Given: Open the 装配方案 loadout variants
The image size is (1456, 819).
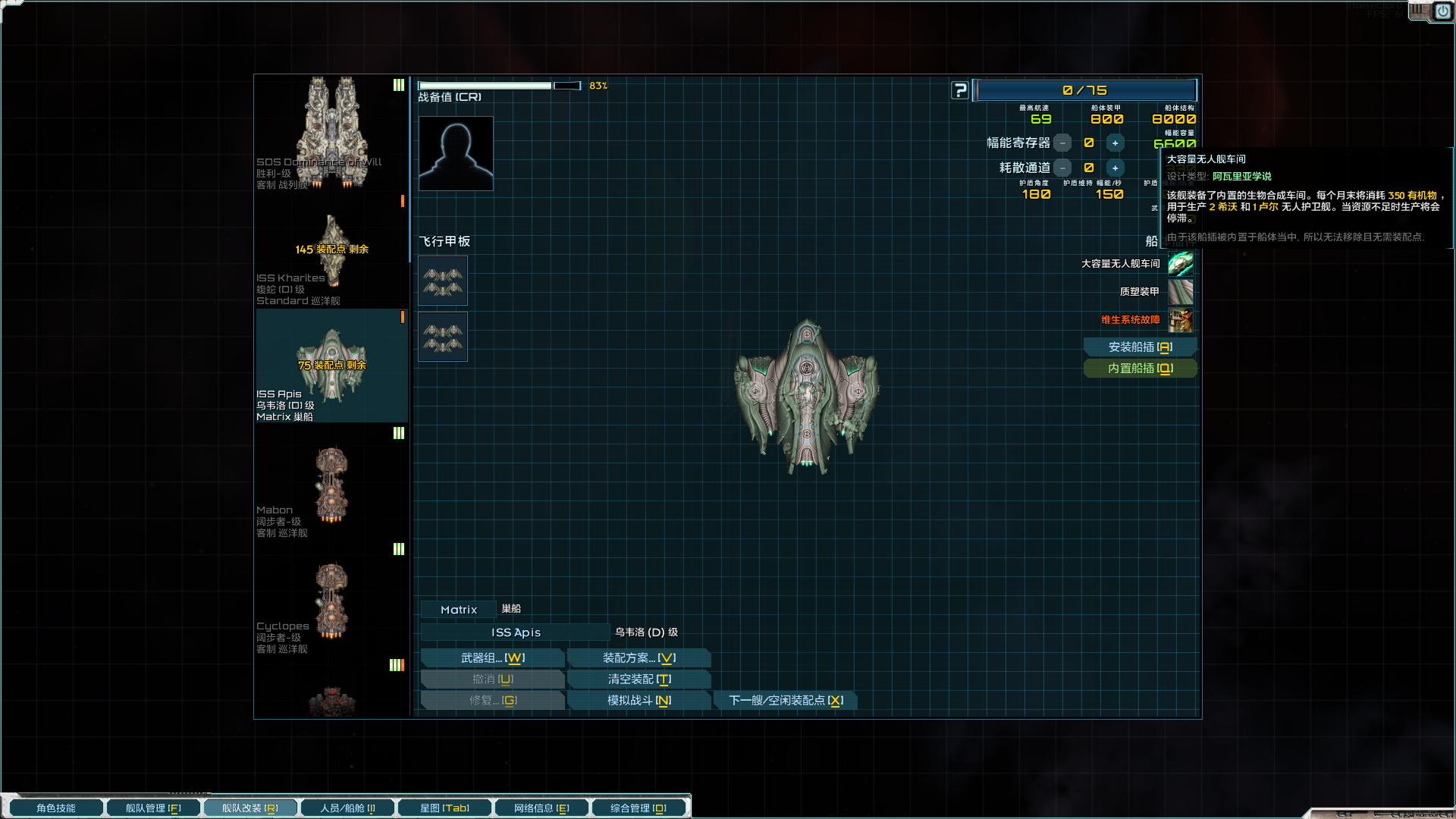Looking at the screenshot, I should click(x=639, y=658).
